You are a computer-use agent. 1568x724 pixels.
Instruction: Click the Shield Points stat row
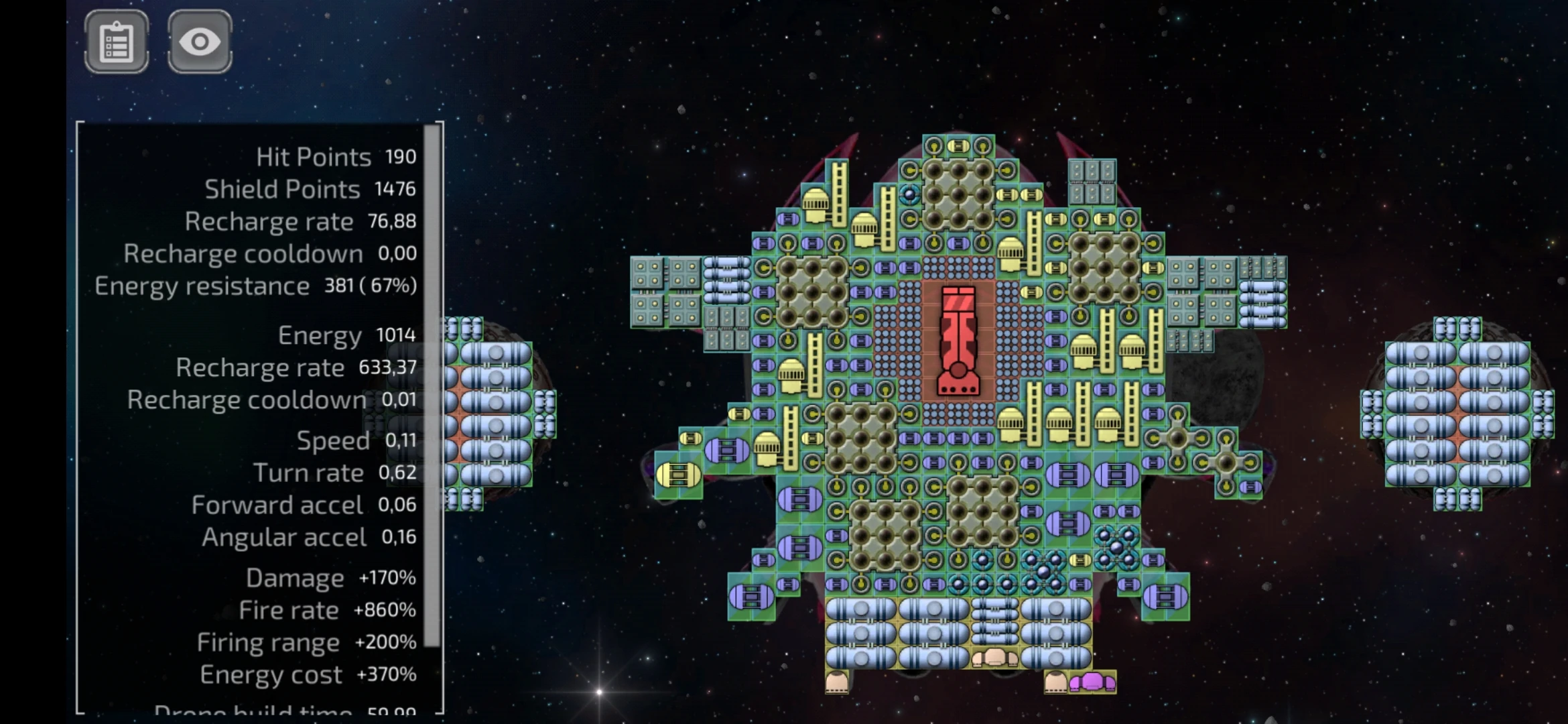tap(308, 188)
